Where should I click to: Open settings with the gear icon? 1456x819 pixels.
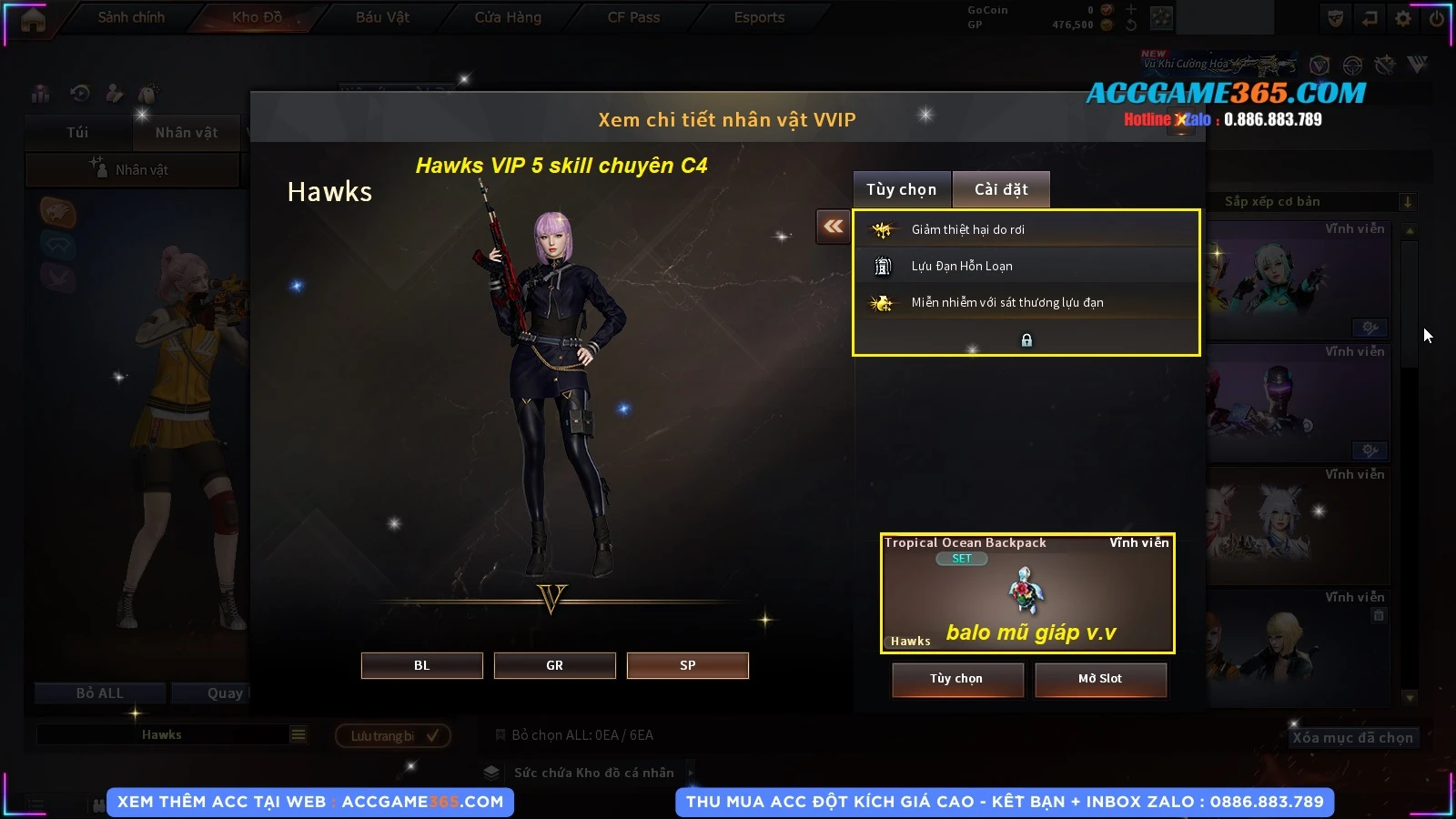pos(1403,18)
